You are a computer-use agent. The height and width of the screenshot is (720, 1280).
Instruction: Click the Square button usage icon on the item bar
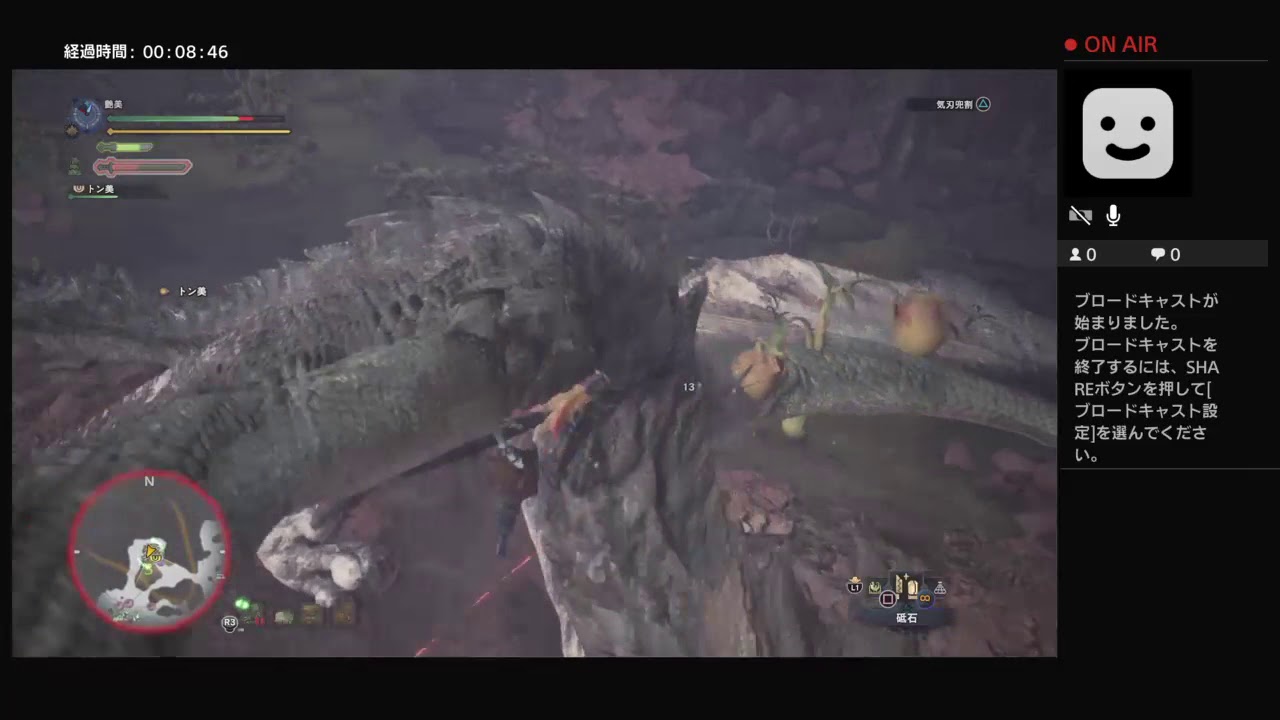(887, 598)
